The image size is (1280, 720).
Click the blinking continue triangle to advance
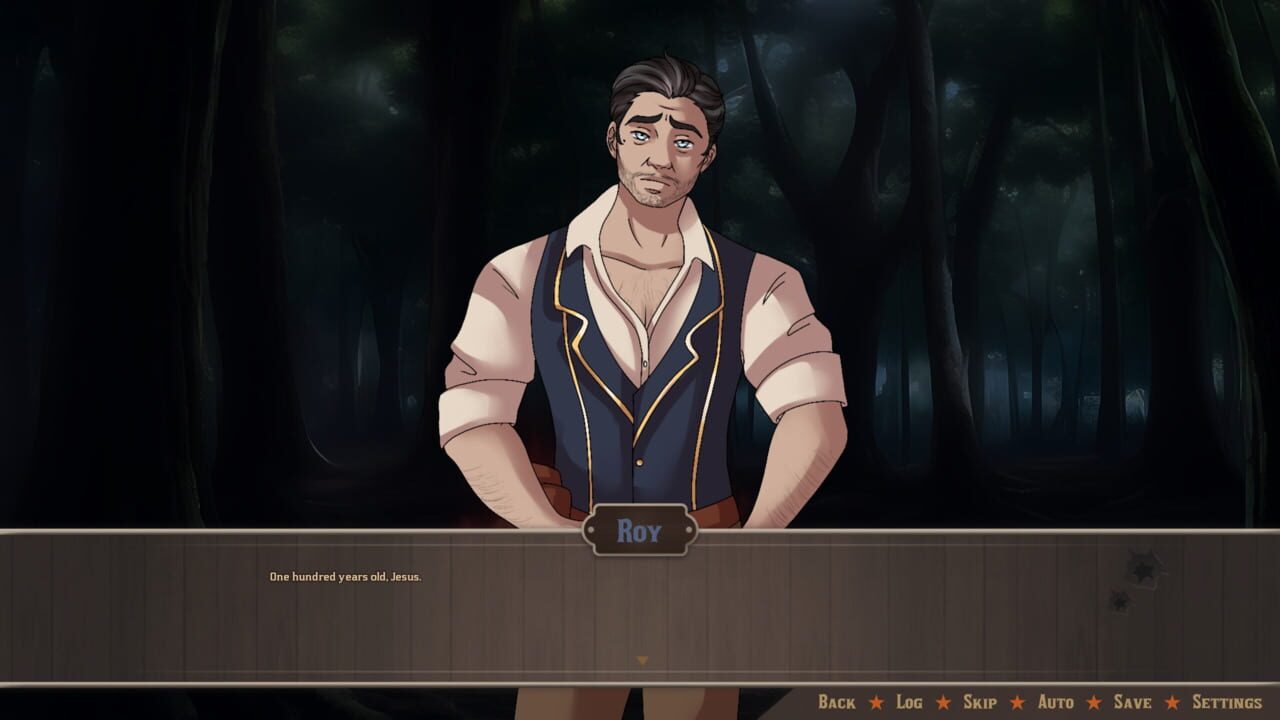(x=640, y=659)
